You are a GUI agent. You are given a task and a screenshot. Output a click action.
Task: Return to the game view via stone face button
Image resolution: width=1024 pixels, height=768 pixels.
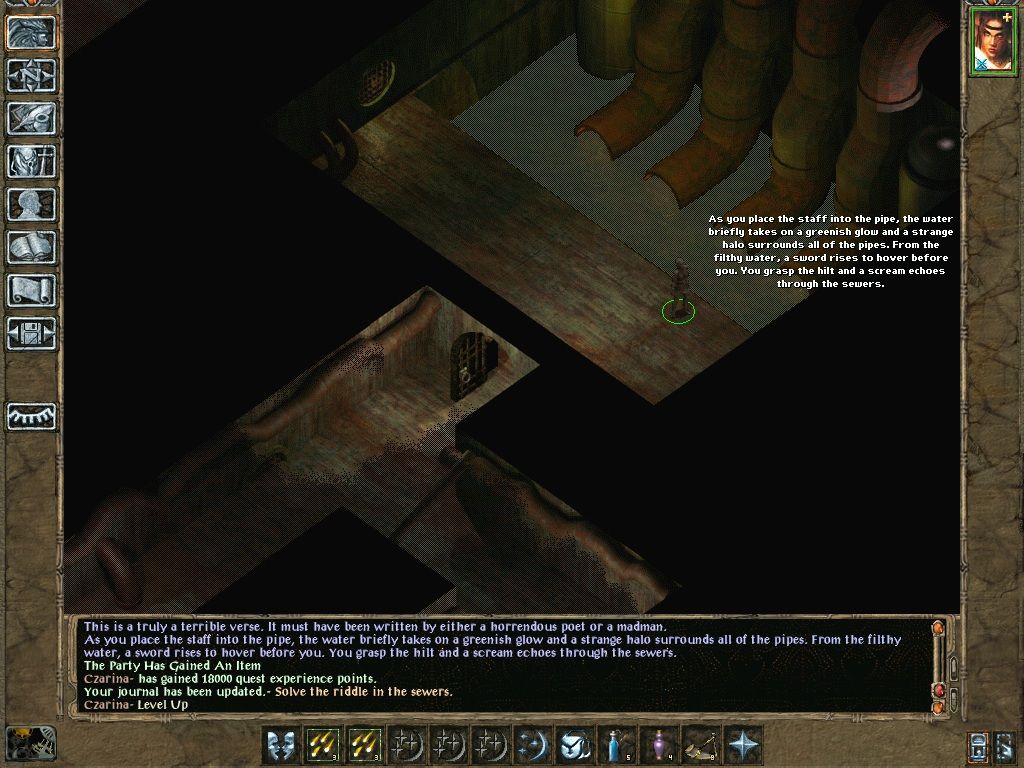pos(31,33)
